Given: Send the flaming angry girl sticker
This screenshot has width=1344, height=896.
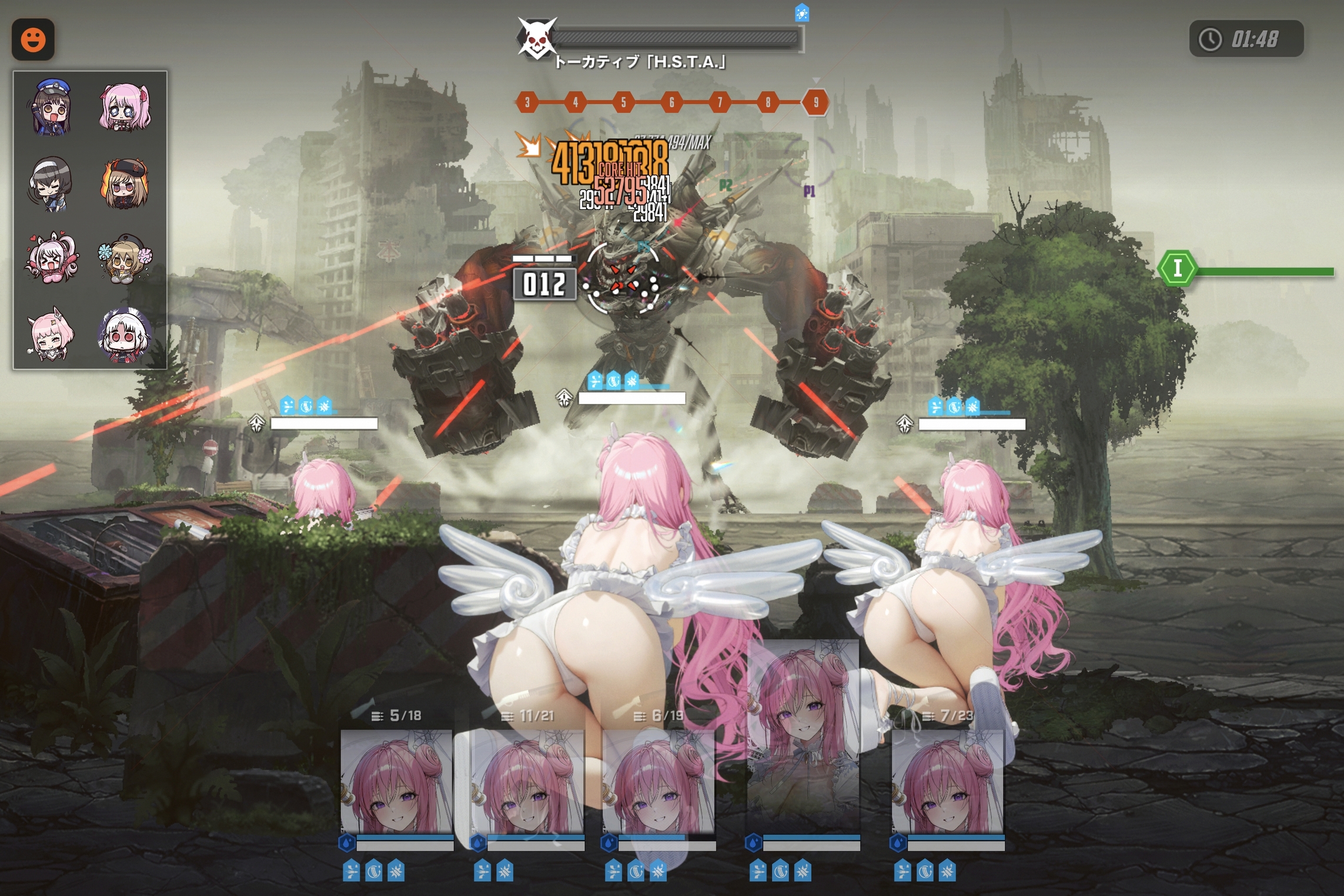Looking at the screenshot, I should (125, 184).
